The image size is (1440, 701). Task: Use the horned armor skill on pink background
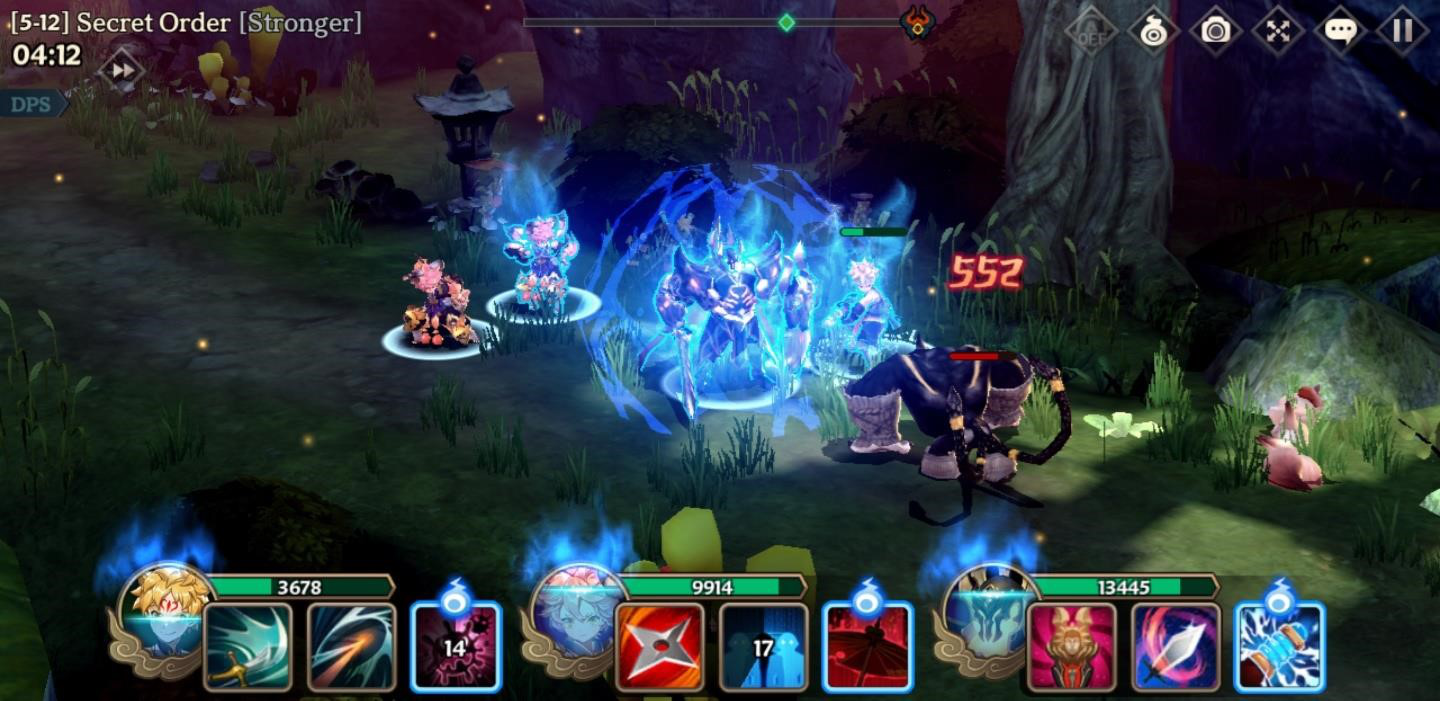[1072, 646]
